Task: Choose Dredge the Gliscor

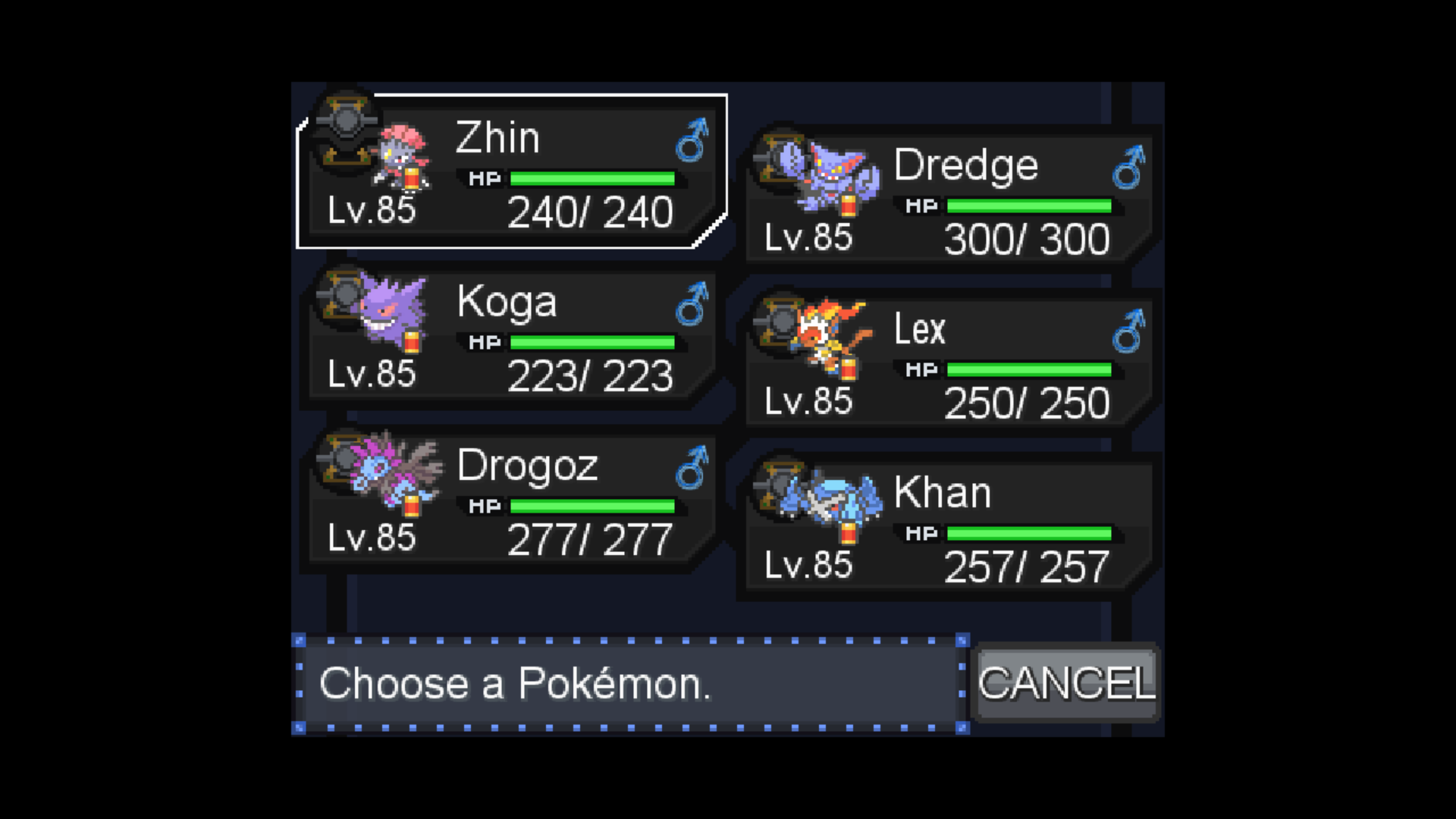Action: pyautogui.click(x=948, y=199)
